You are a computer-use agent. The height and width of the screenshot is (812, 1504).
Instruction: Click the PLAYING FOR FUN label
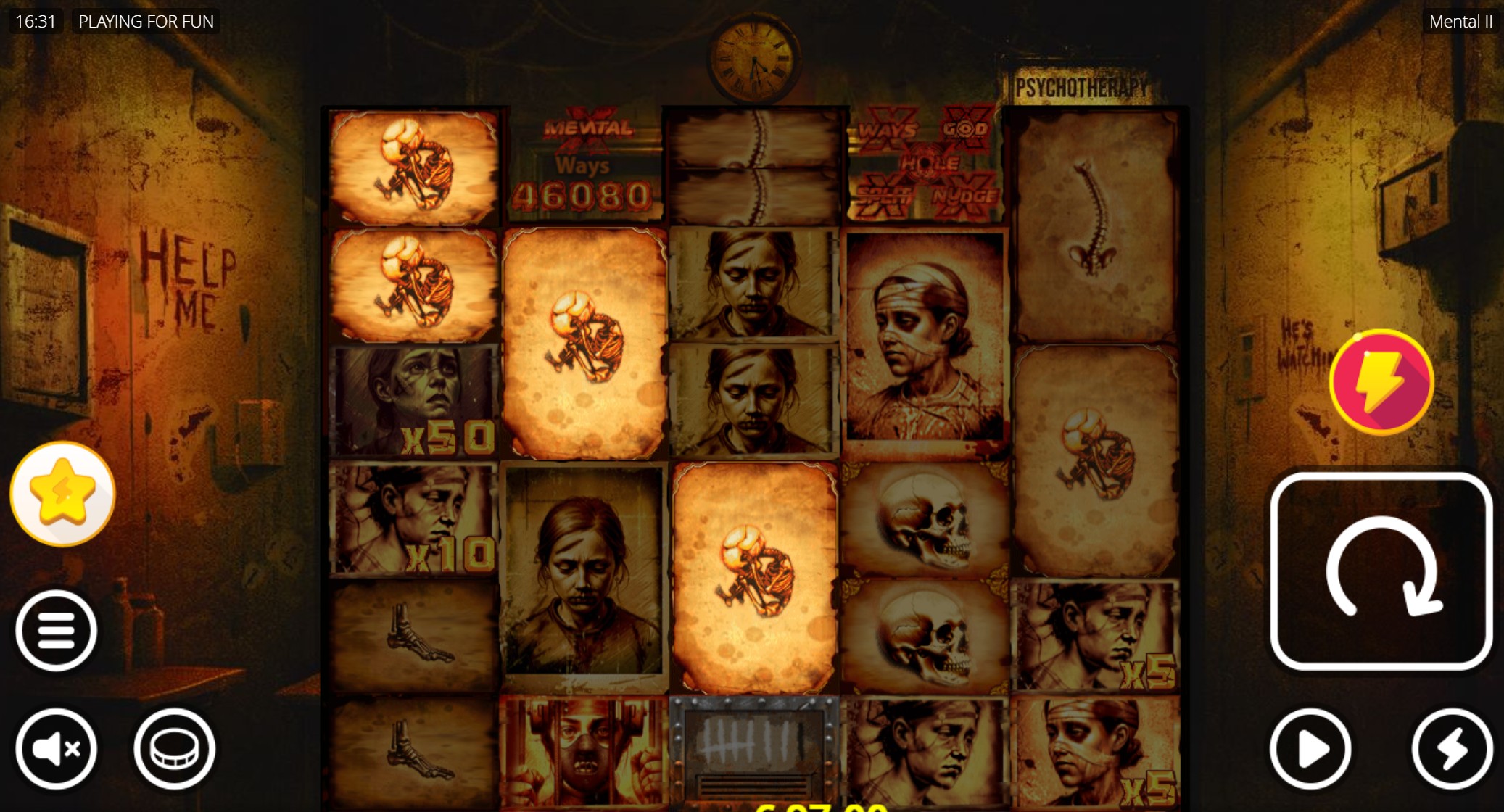pos(146,21)
